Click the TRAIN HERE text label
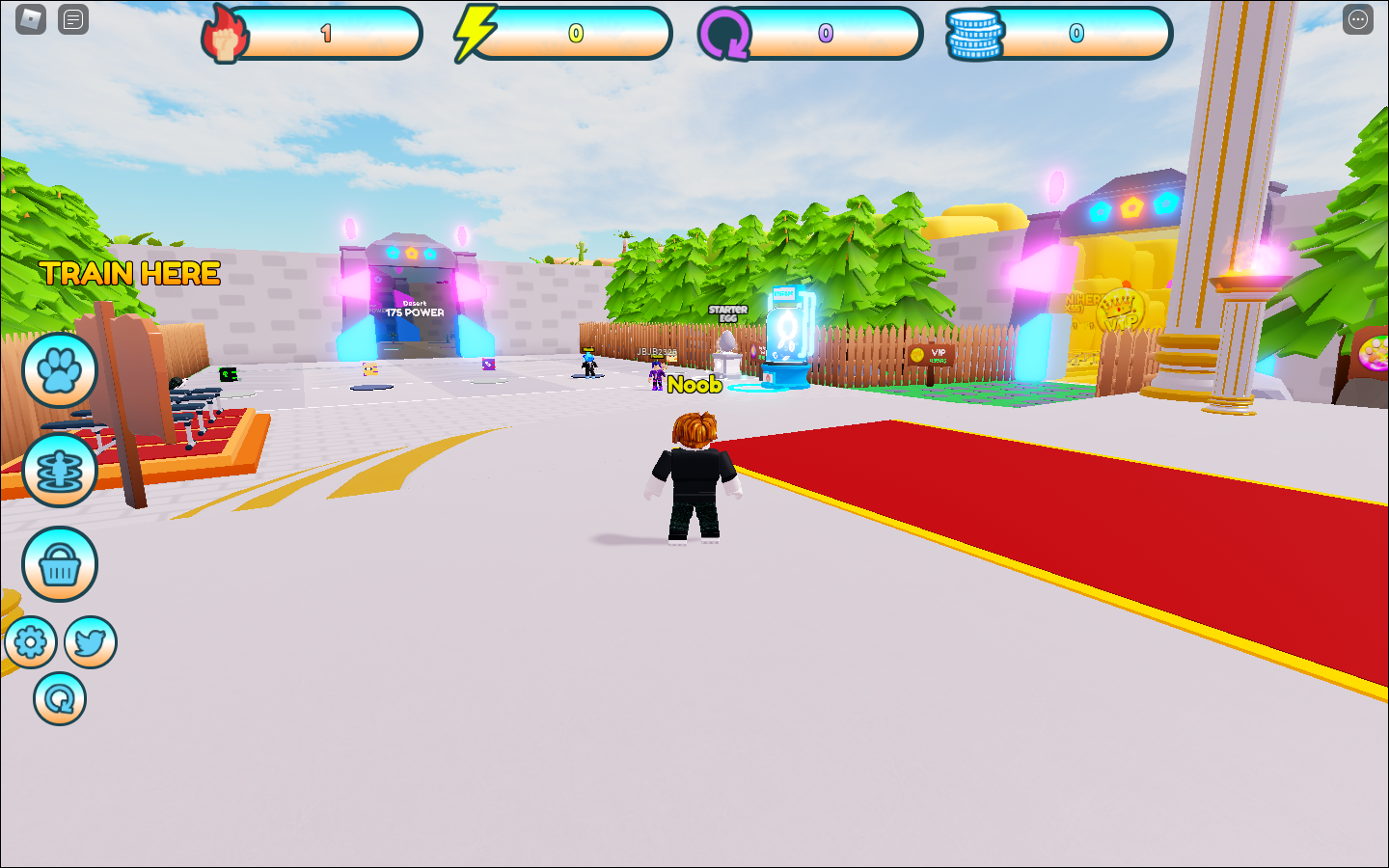Screen dimensions: 1389x868 128,275
